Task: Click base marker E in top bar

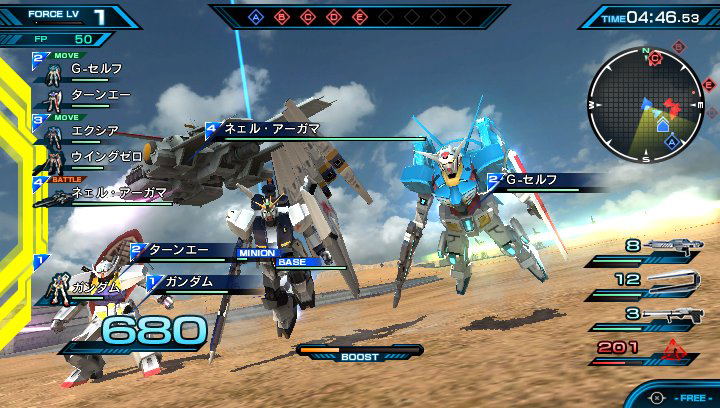Action: [x=360, y=17]
